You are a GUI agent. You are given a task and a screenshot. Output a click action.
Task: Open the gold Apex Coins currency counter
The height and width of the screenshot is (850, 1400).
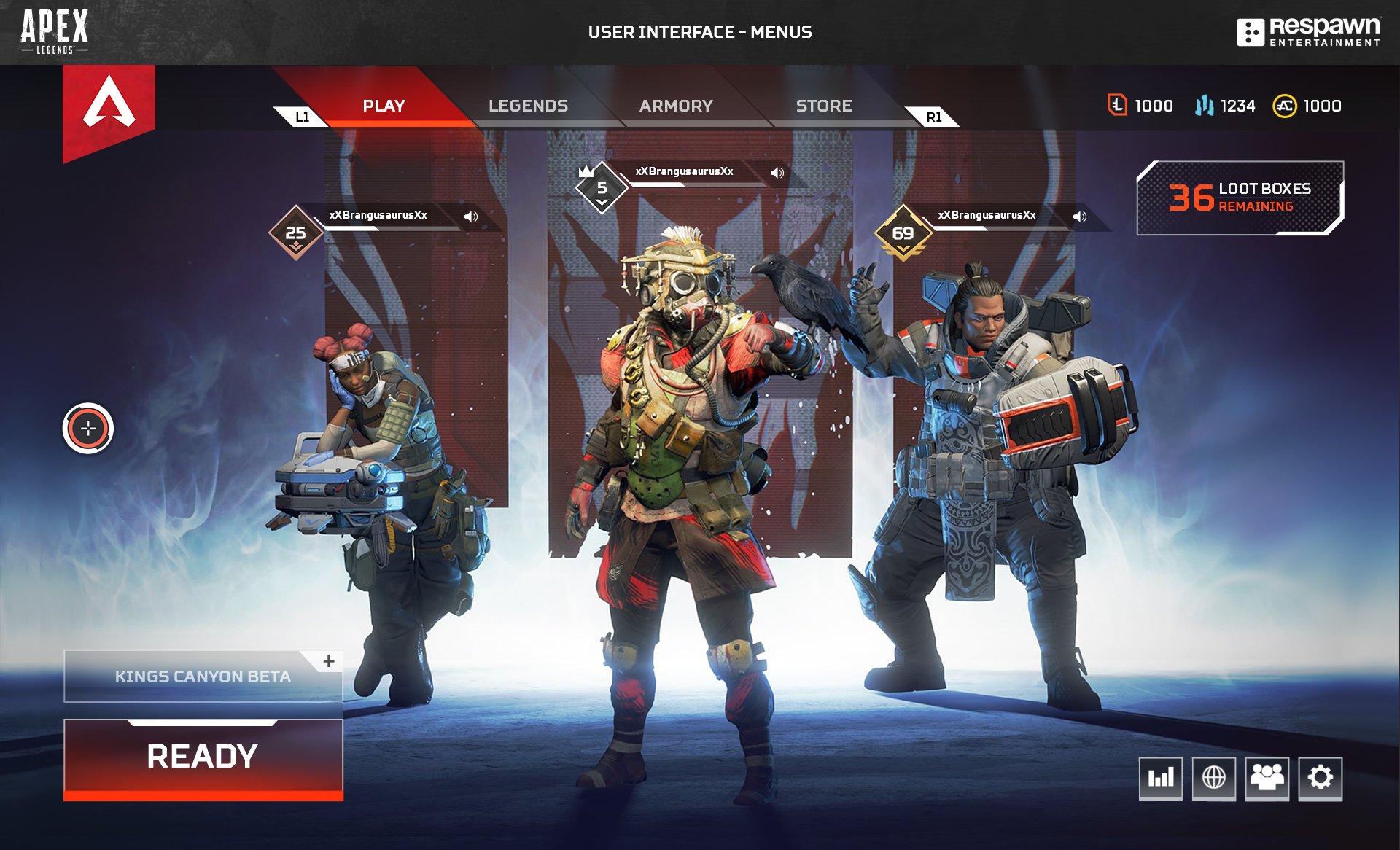[1307, 106]
